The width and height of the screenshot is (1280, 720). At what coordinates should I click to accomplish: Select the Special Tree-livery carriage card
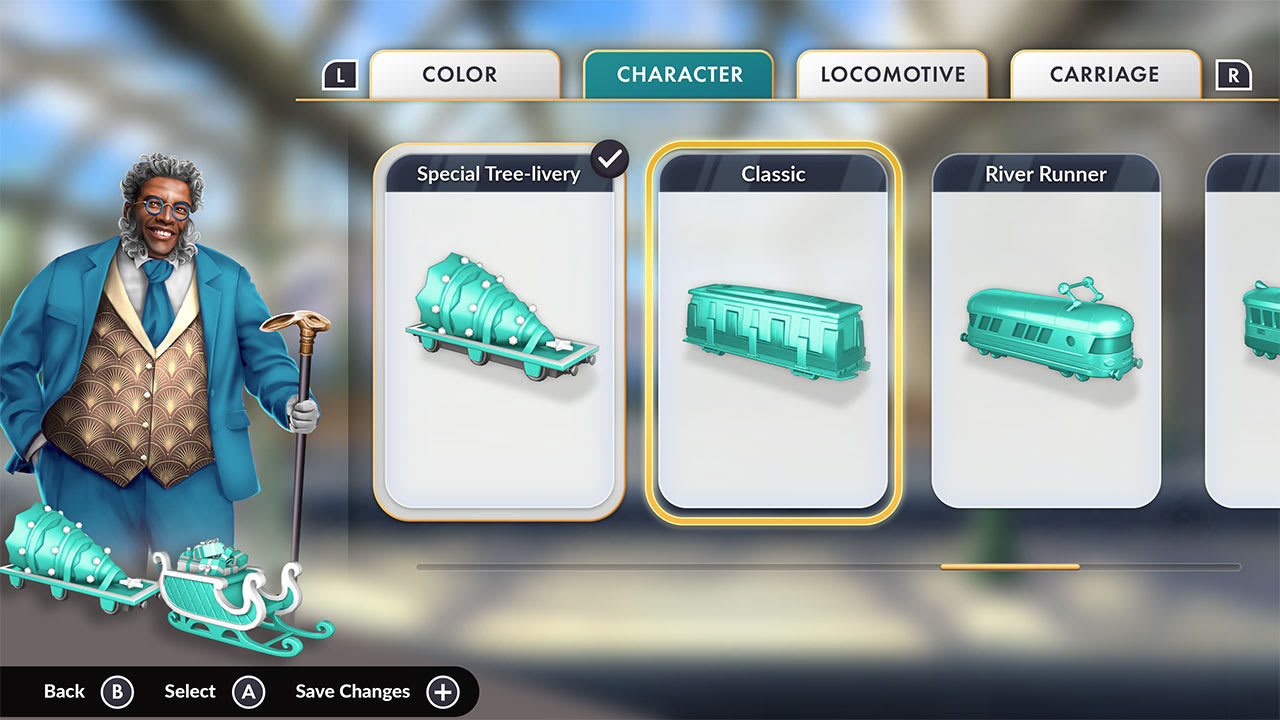coord(499,332)
